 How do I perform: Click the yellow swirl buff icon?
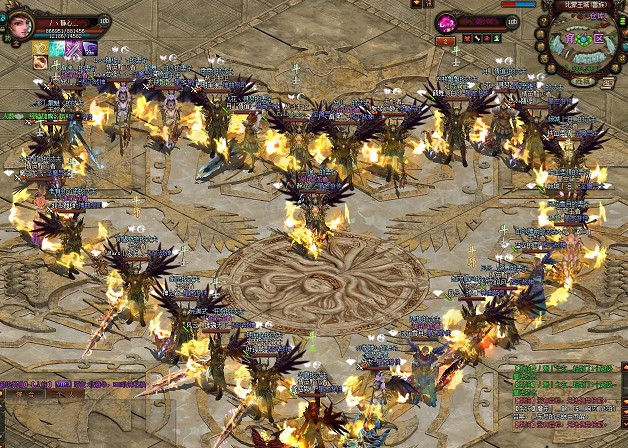coord(41,47)
